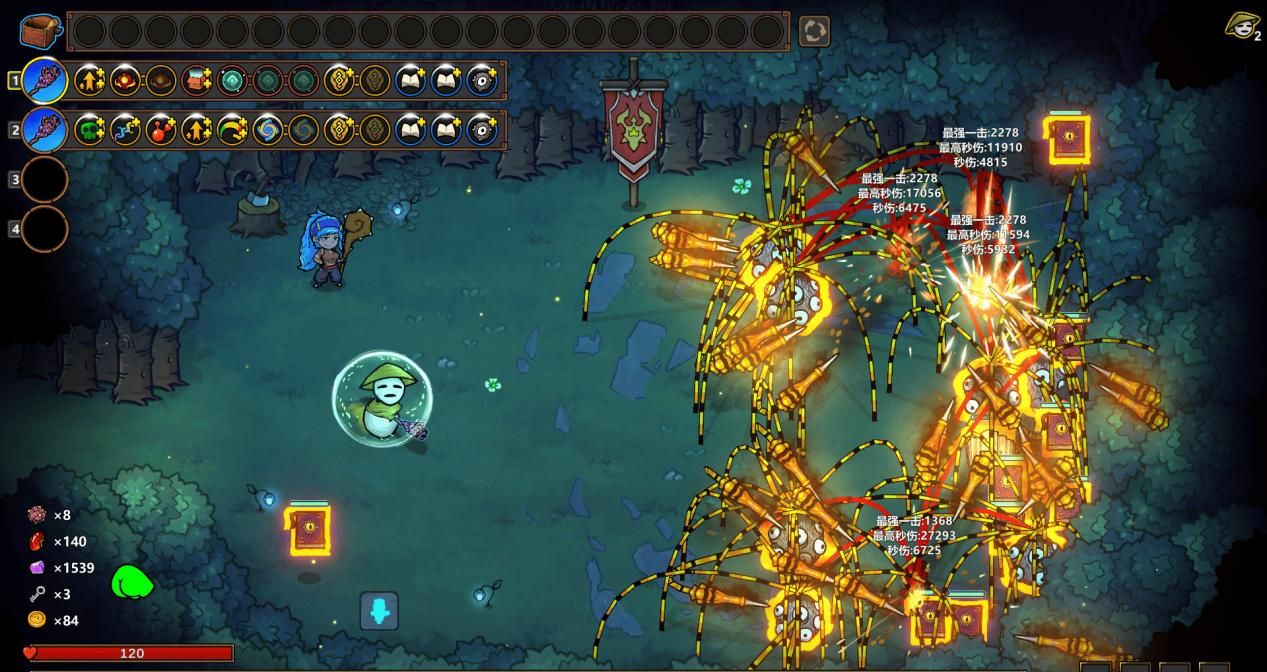Select the eyeball spell on wand 2
Screen dimensions: 1267x672
tap(482, 130)
